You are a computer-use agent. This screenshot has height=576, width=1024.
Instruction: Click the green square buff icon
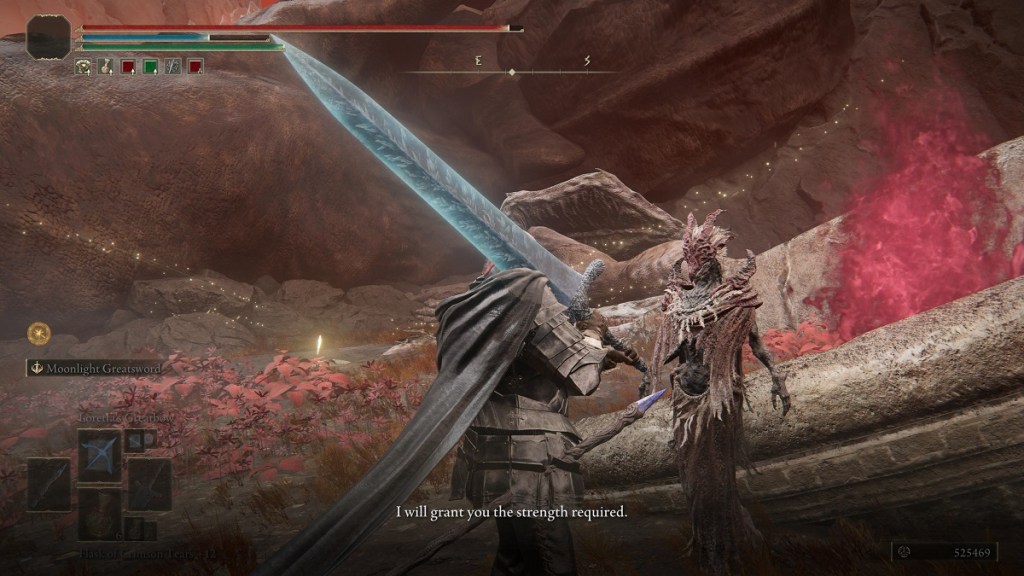coord(150,67)
